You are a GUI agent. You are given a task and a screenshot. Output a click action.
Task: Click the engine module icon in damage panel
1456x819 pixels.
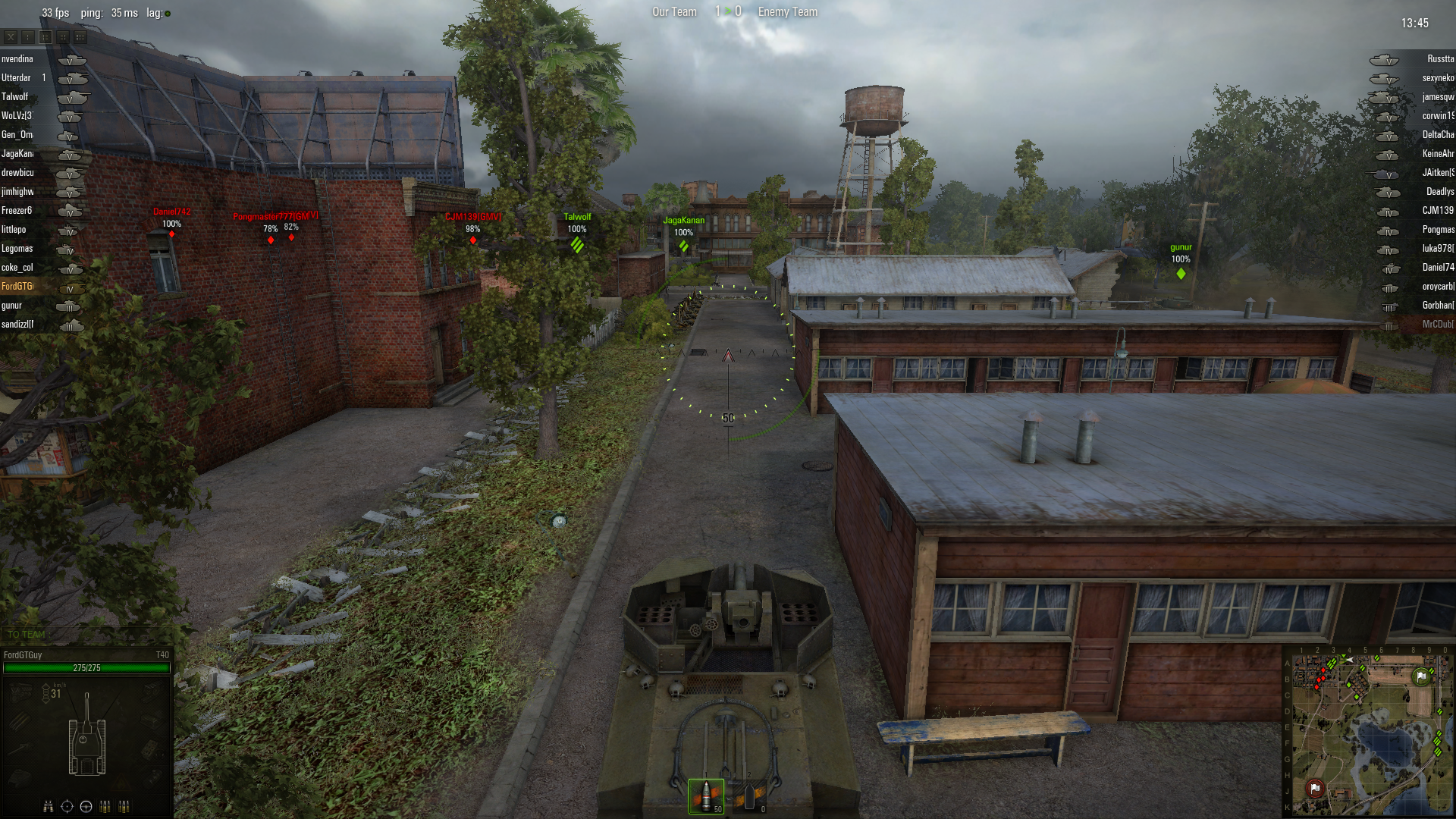(19, 692)
